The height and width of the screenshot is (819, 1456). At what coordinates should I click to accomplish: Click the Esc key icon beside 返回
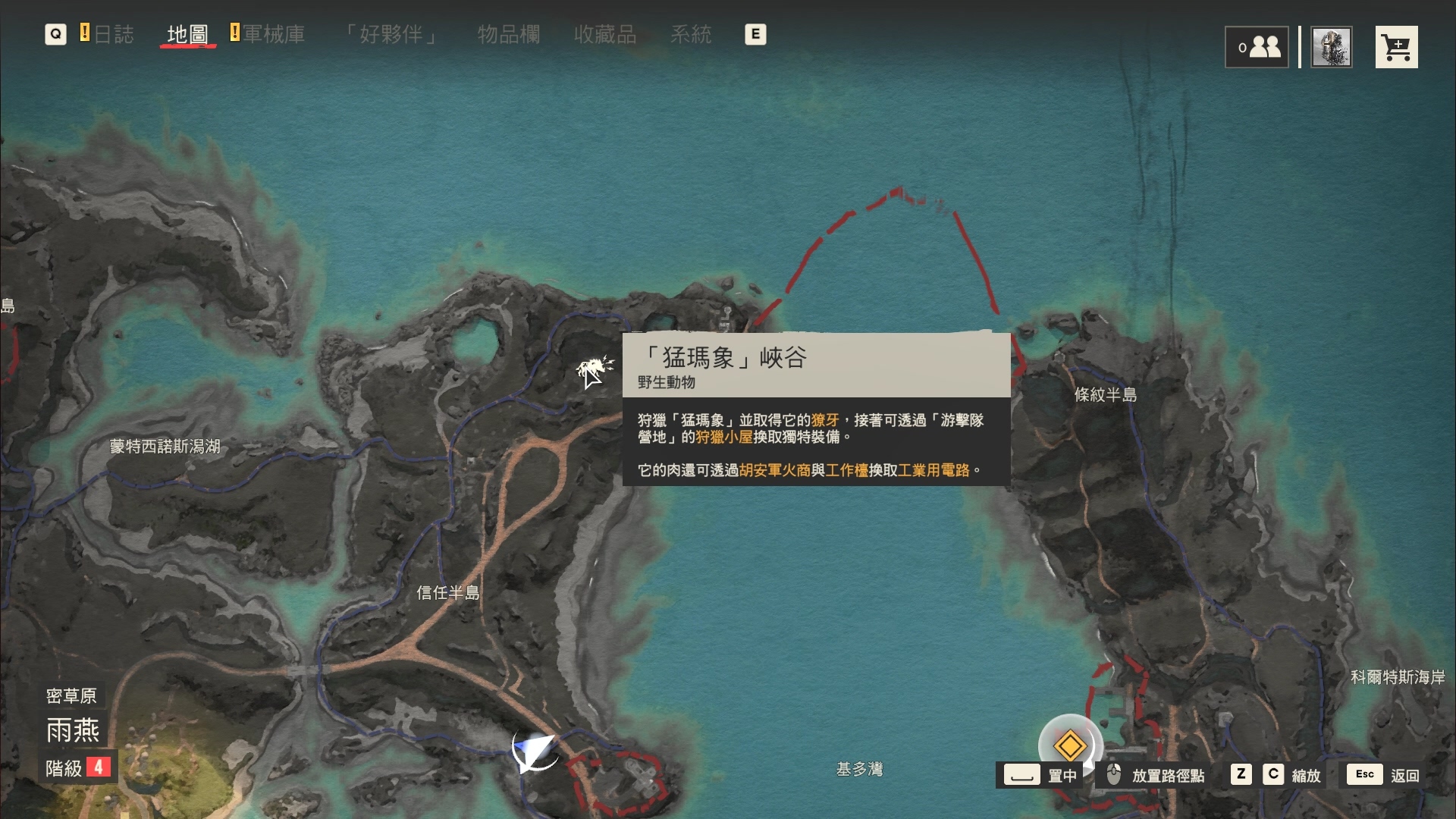click(1365, 775)
